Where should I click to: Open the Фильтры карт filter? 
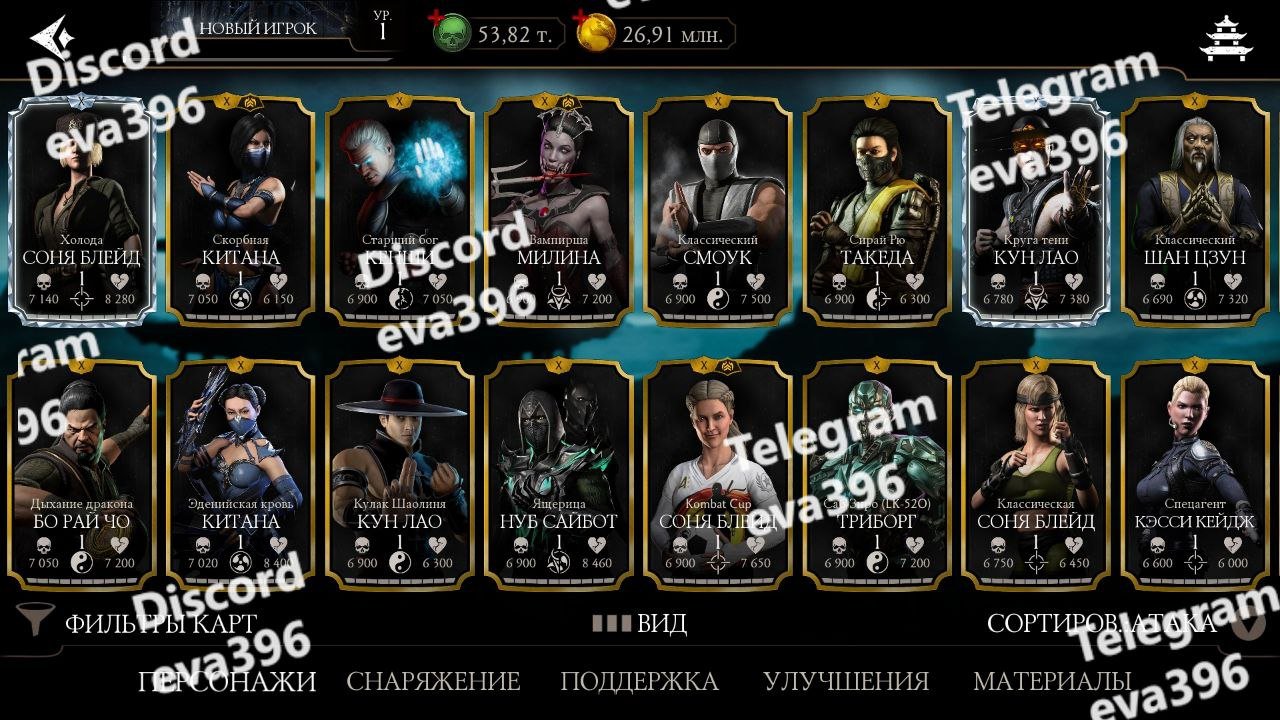[140, 623]
